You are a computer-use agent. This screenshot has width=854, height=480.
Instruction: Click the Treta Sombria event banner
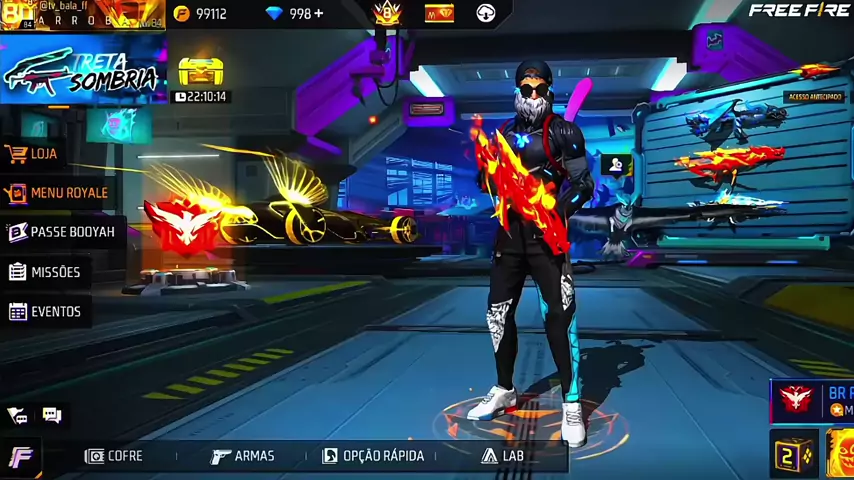[x=82, y=72]
